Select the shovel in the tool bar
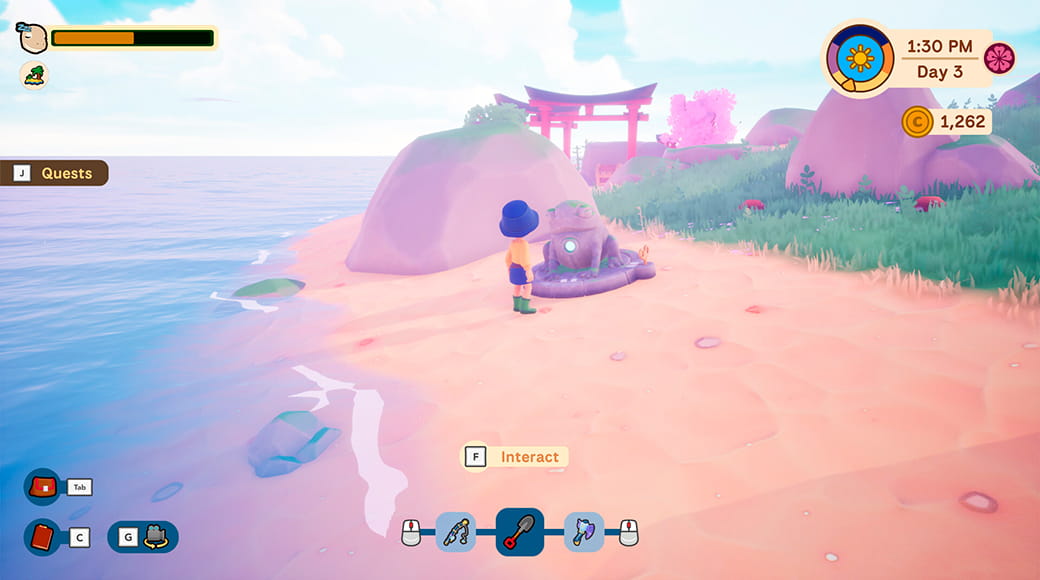The image size is (1040, 580). click(520, 532)
